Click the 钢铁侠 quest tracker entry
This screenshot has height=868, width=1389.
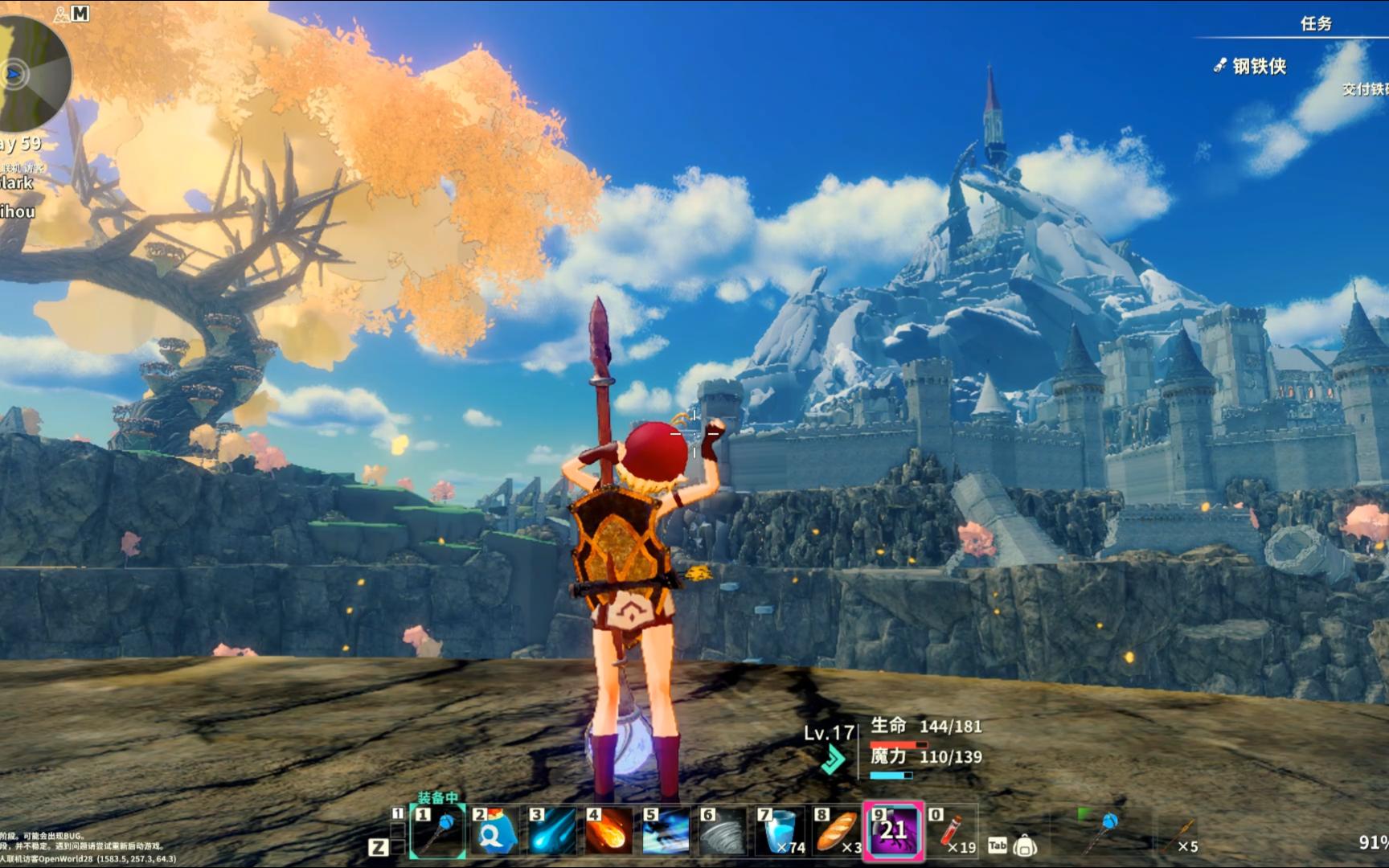1259,67
